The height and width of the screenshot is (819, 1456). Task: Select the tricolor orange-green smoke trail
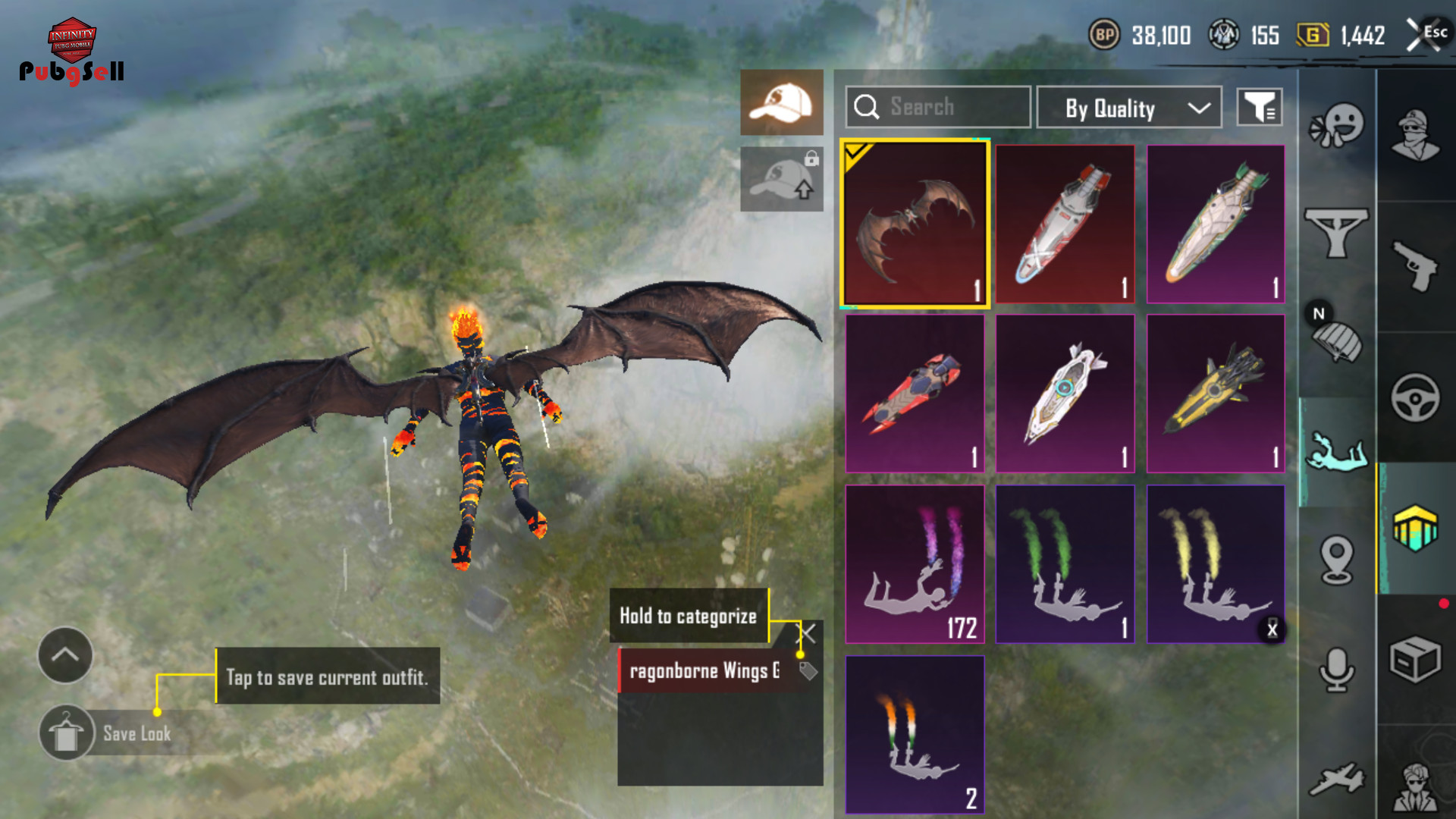point(915,734)
